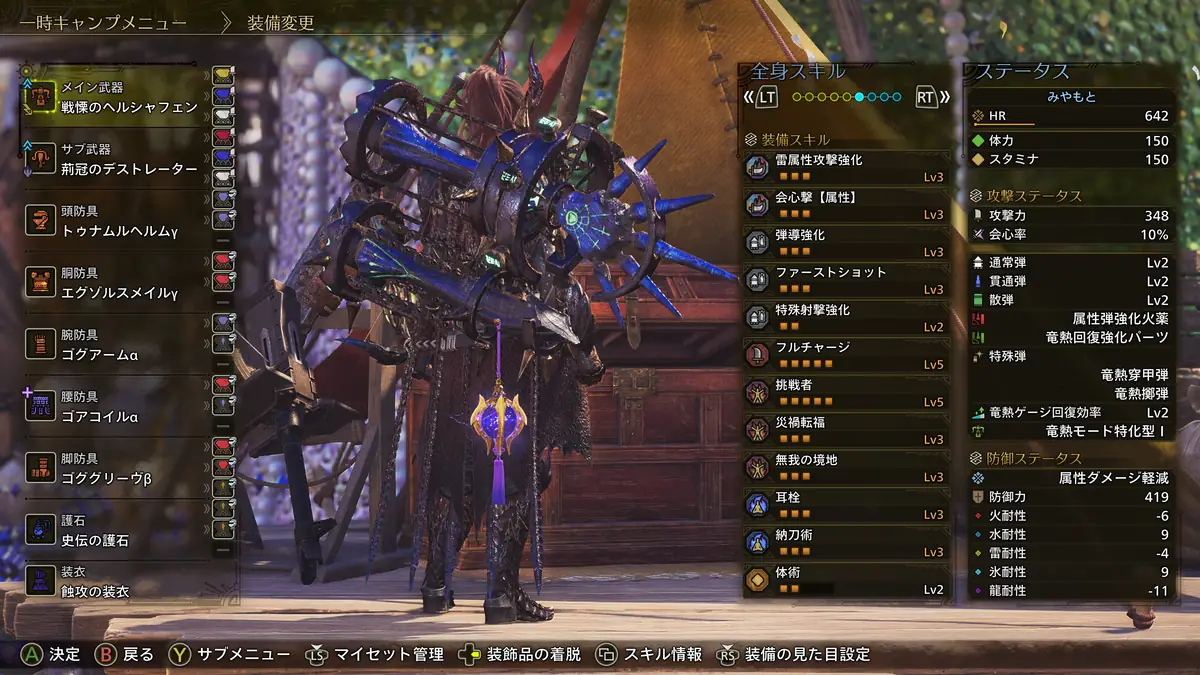Choose the chest armor エグゾルスメイルγ

coord(115,283)
